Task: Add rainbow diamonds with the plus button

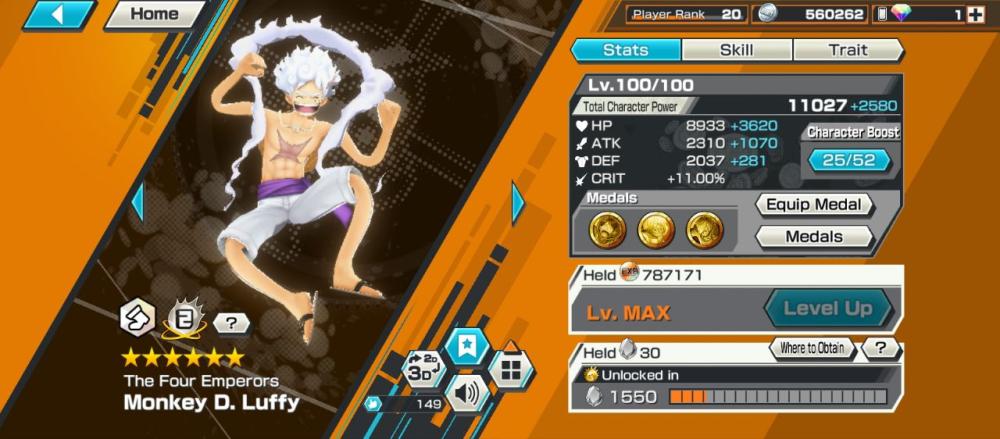Action: (x=975, y=15)
